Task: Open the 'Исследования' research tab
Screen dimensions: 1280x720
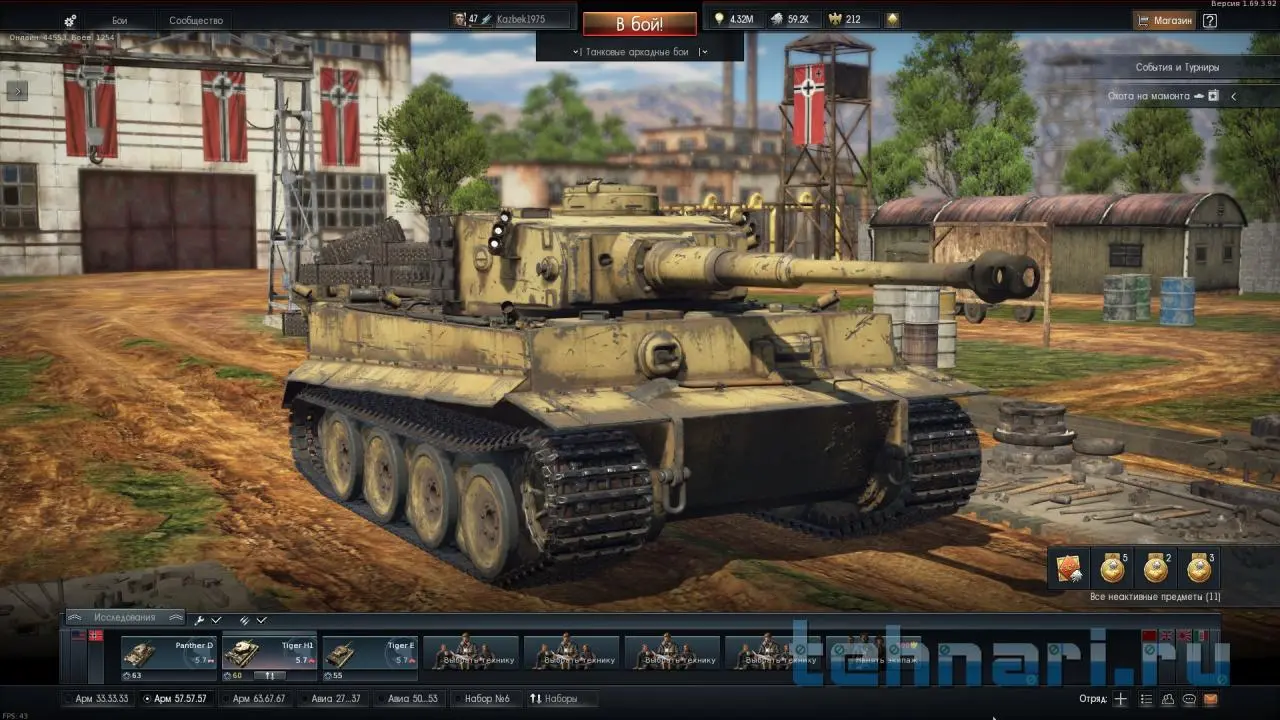Action: (125, 618)
